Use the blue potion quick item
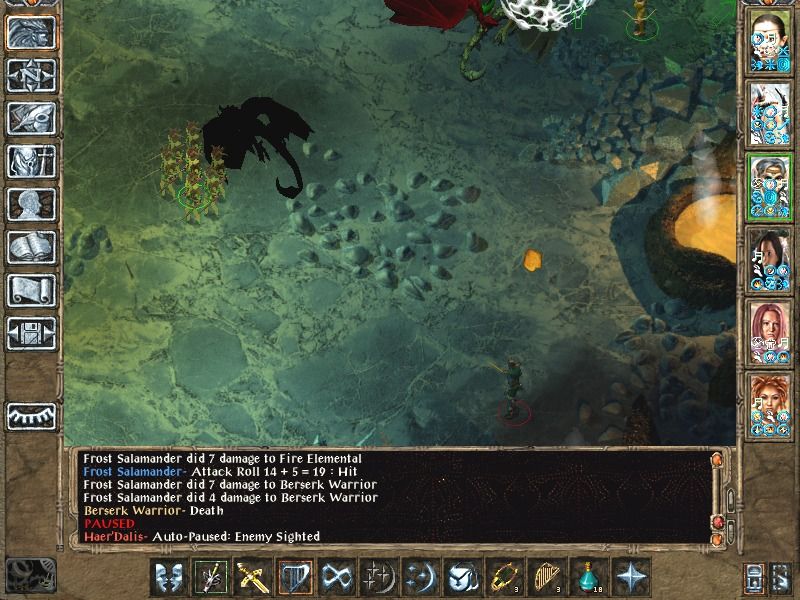This screenshot has width=800, height=600. 589,577
